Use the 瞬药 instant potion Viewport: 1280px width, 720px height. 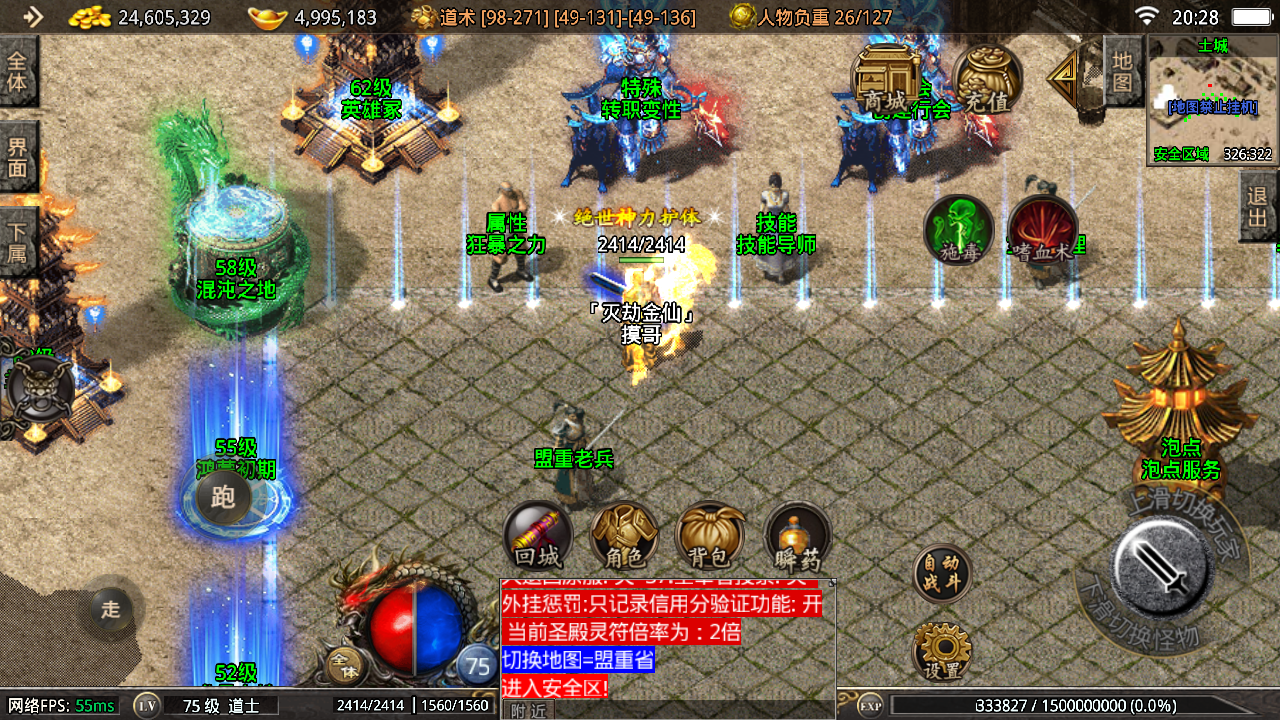pos(798,536)
